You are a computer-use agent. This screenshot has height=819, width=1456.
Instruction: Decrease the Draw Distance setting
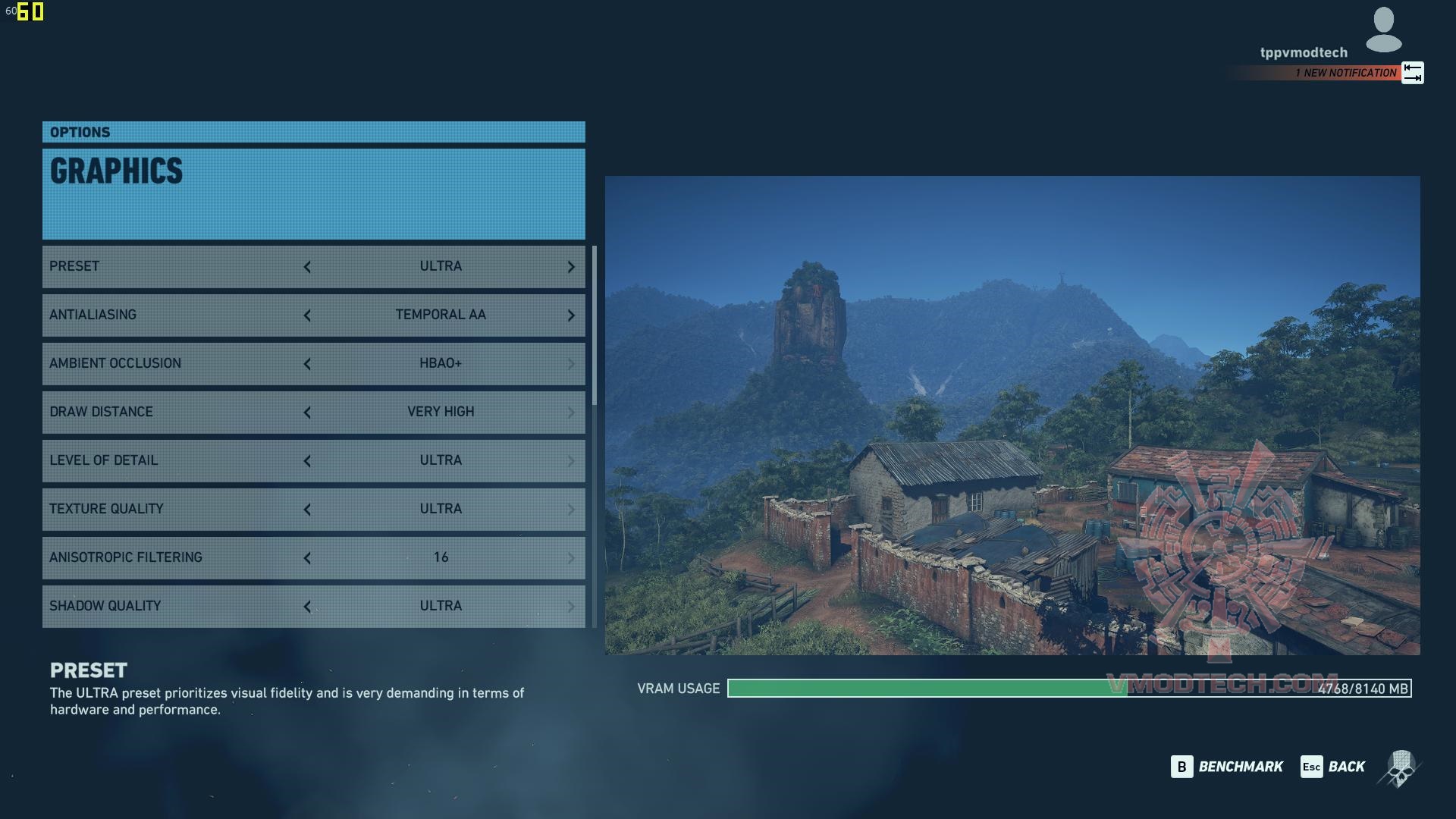(x=307, y=413)
